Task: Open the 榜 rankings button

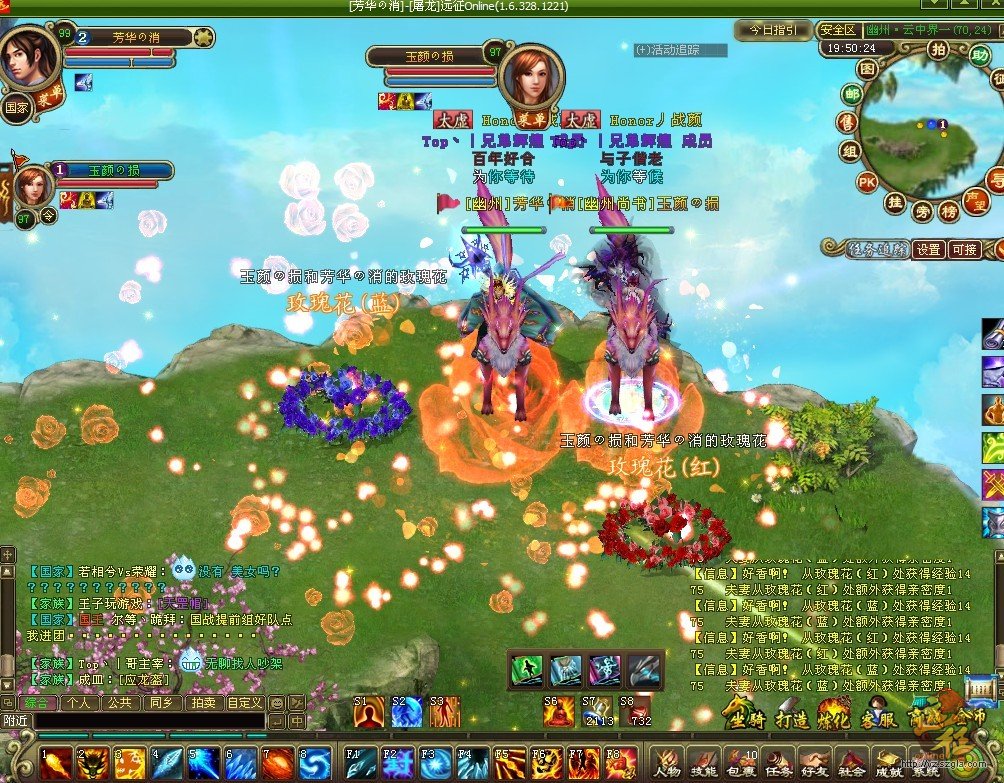Action: click(949, 211)
